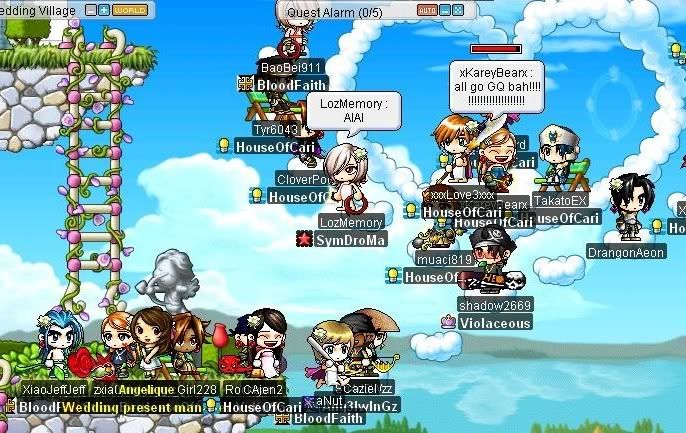The image size is (686, 433).
Task: Minimize the Quest Alarm window
Action: pyautogui.click(x=445, y=10)
